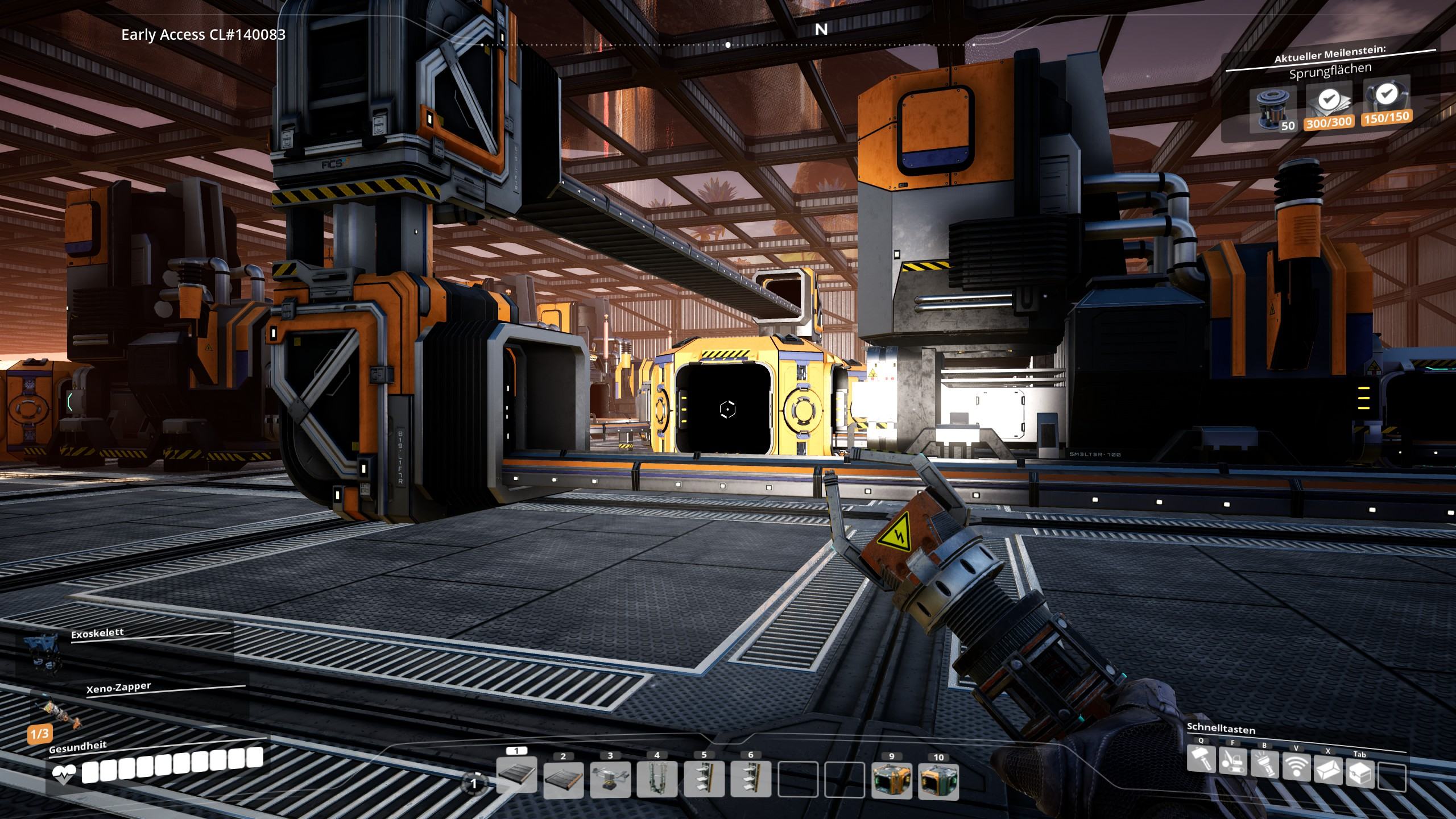1456x819 pixels.
Task: Open the inventory chest shortcut
Action: (1360, 773)
